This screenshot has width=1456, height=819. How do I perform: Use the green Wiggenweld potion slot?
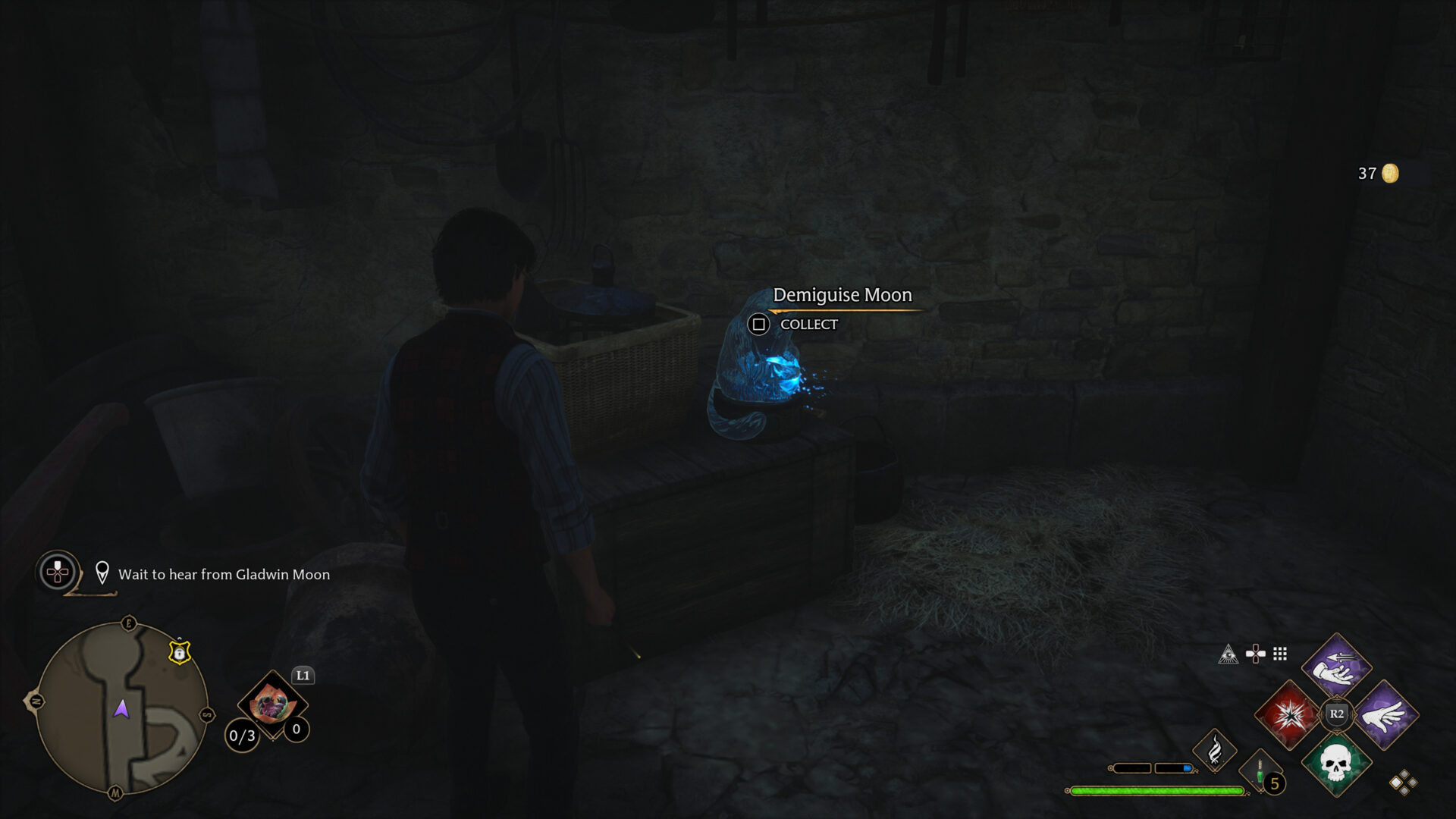1260,773
